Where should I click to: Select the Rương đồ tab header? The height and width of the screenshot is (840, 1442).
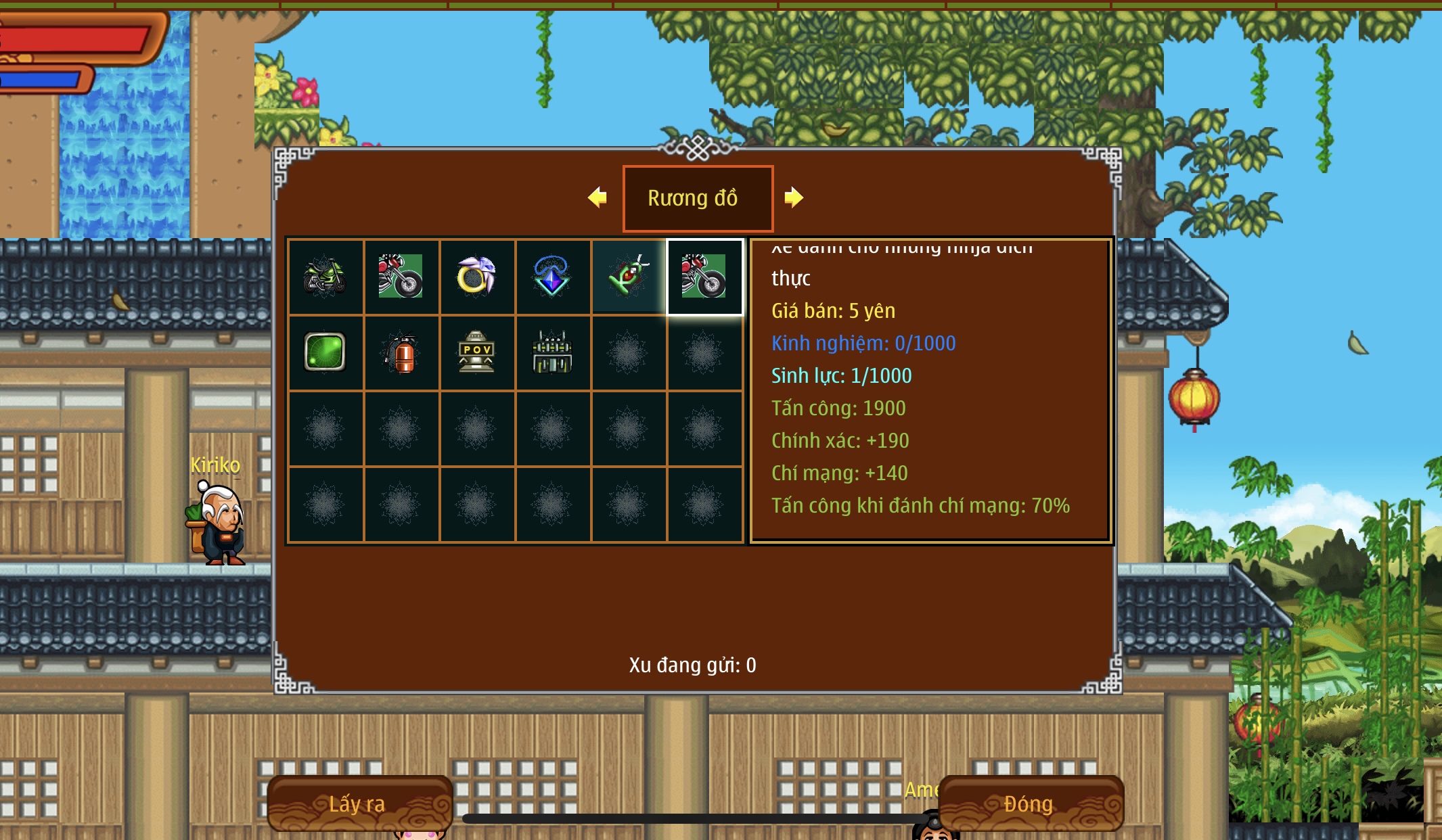(x=697, y=198)
